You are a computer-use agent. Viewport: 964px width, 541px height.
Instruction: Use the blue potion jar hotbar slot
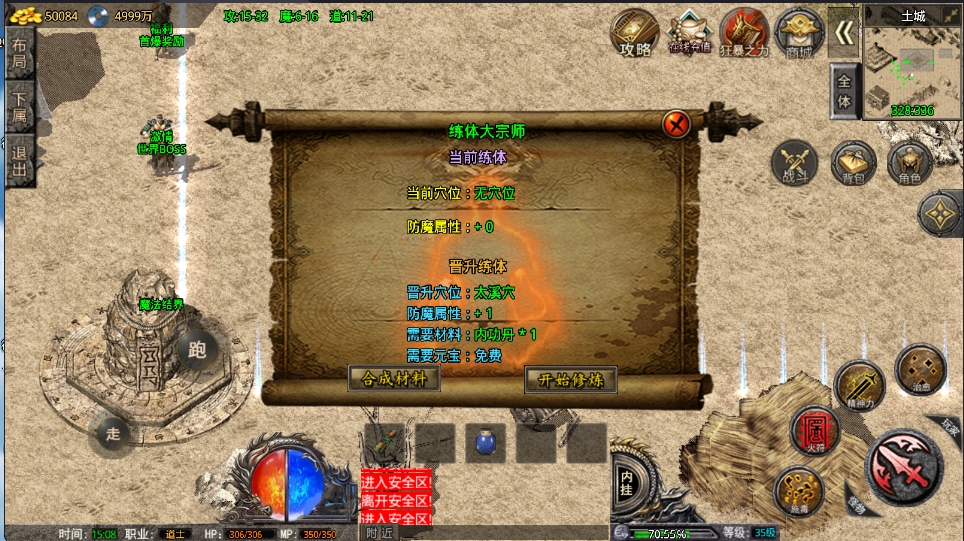click(485, 442)
